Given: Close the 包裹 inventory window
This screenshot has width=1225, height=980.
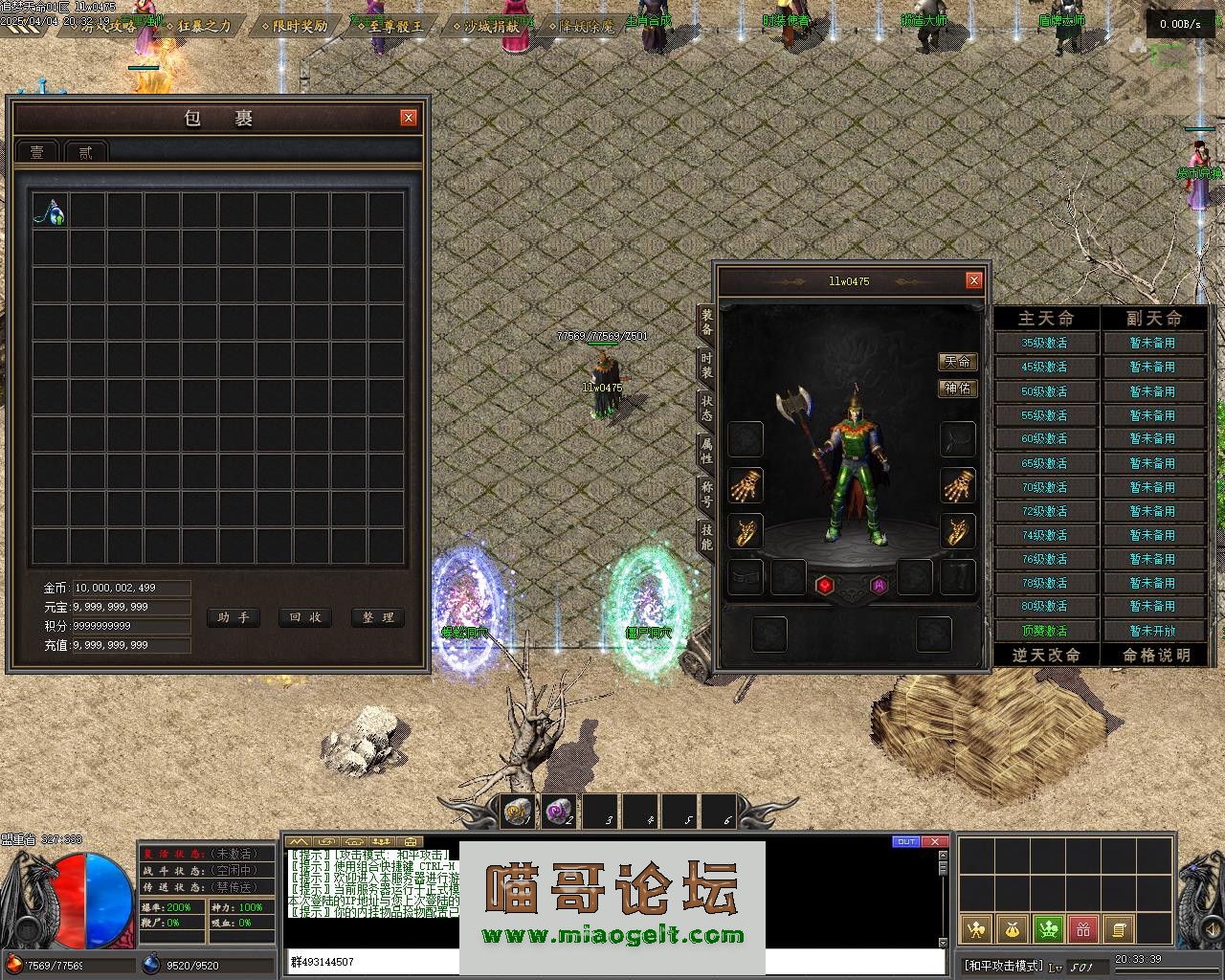Looking at the screenshot, I should tap(409, 118).
